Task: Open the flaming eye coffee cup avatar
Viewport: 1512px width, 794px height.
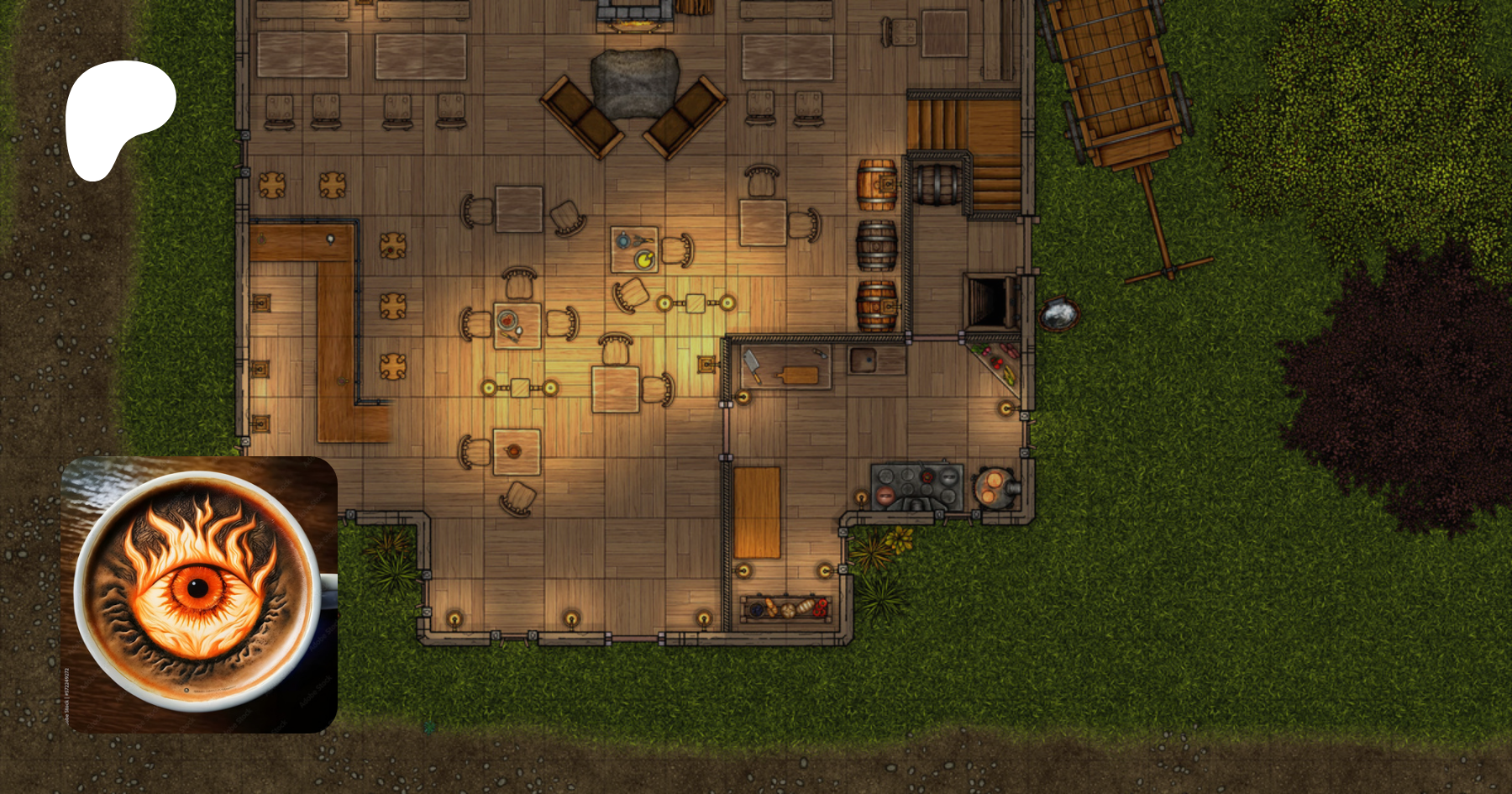Action: click(199, 594)
